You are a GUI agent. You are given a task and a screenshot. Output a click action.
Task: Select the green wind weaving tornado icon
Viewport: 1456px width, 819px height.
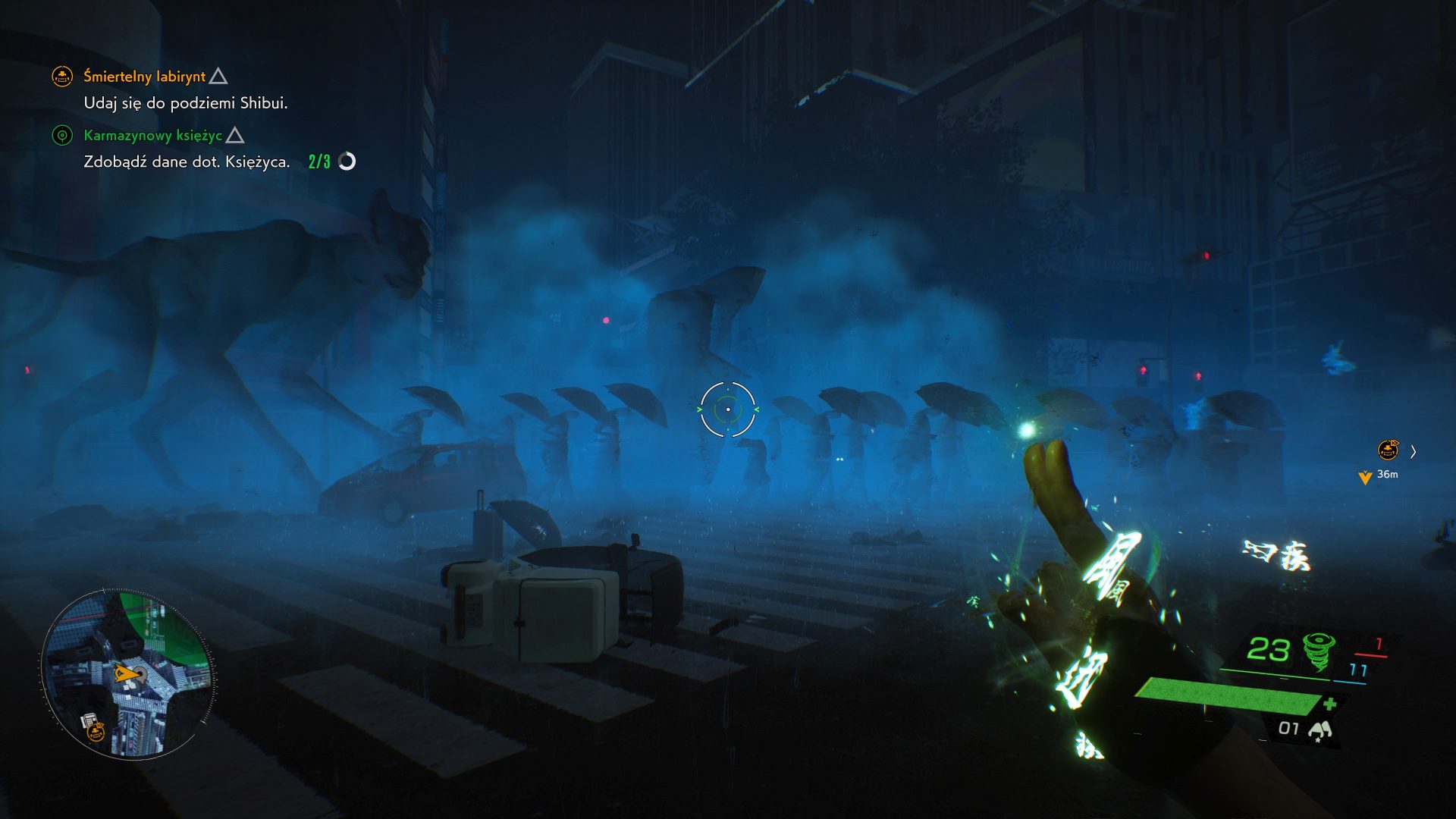click(1319, 651)
